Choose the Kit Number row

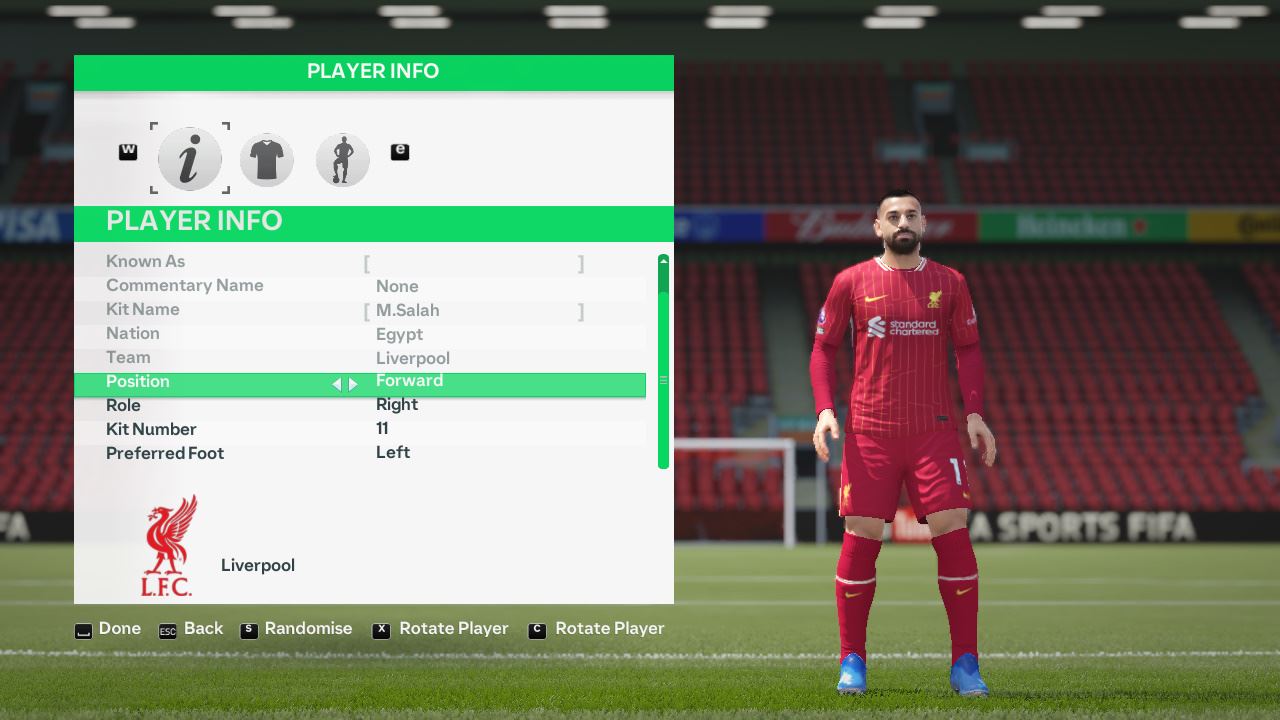coord(360,429)
